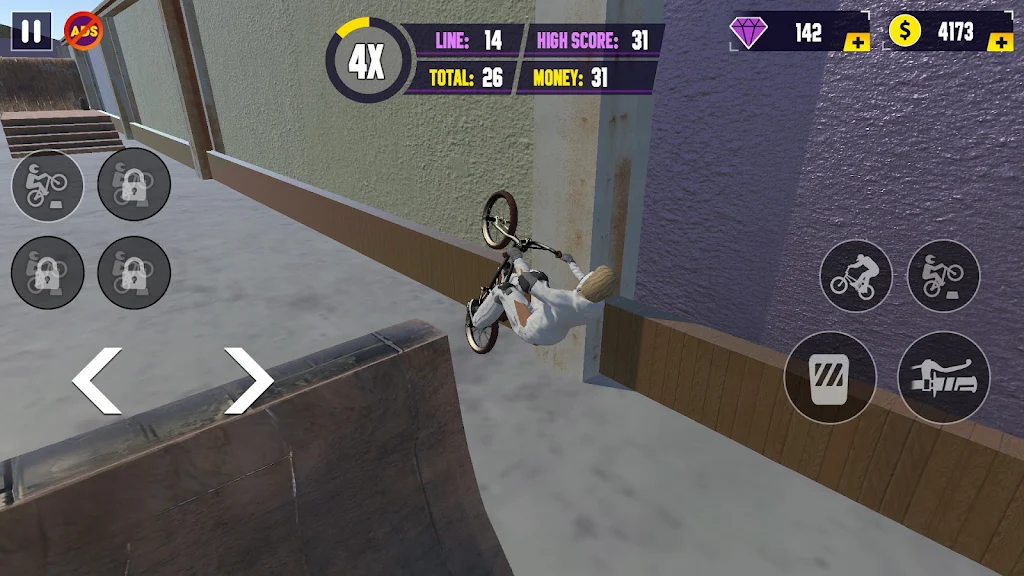Viewport: 1024px width, 576px height.
Task: Steer right with the right arrow
Action: coord(248,381)
